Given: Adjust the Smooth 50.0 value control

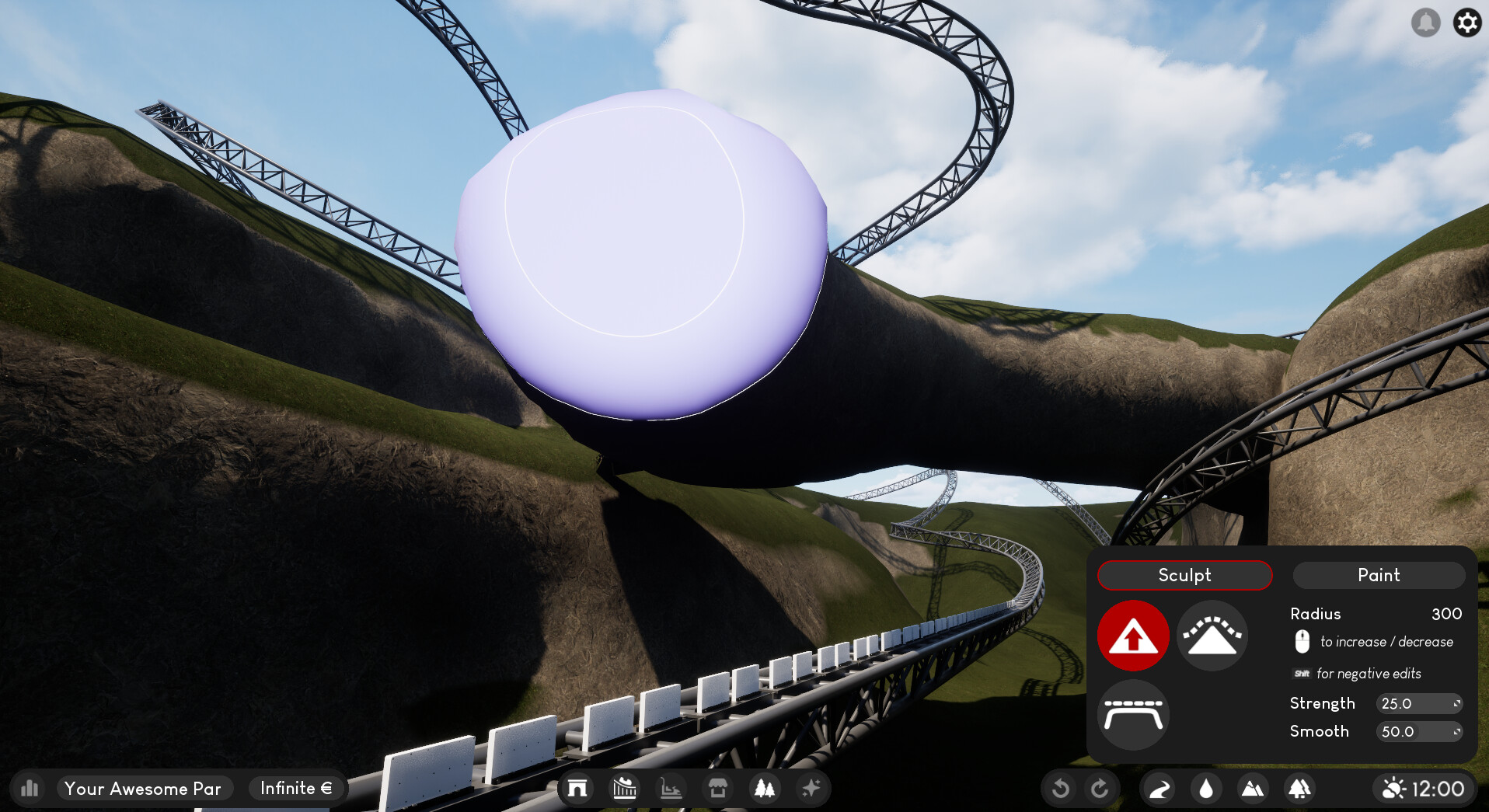Looking at the screenshot, I should (1419, 731).
